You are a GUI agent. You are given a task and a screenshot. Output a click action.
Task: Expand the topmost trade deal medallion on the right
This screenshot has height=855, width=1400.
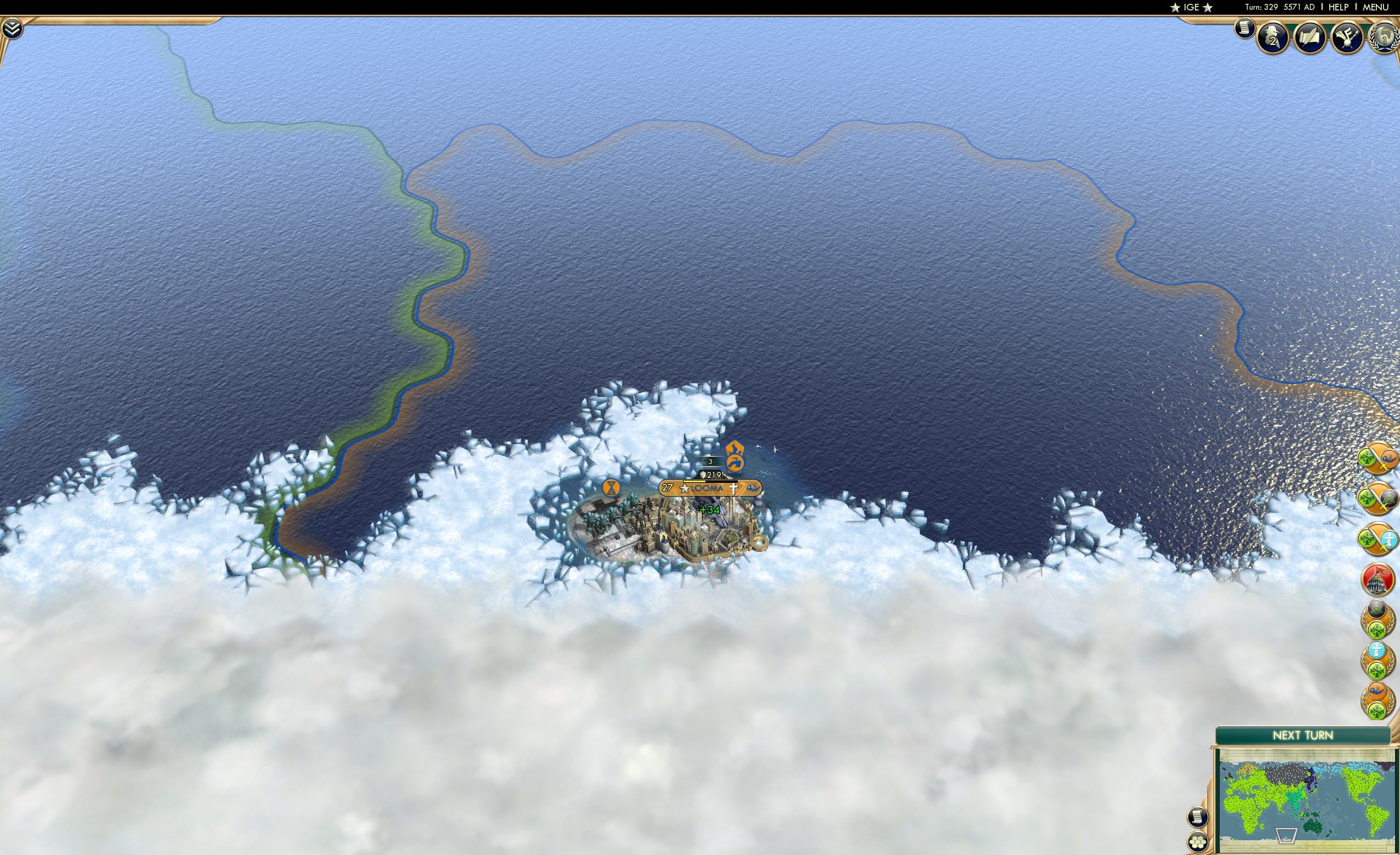click(x=1377, y=458)
